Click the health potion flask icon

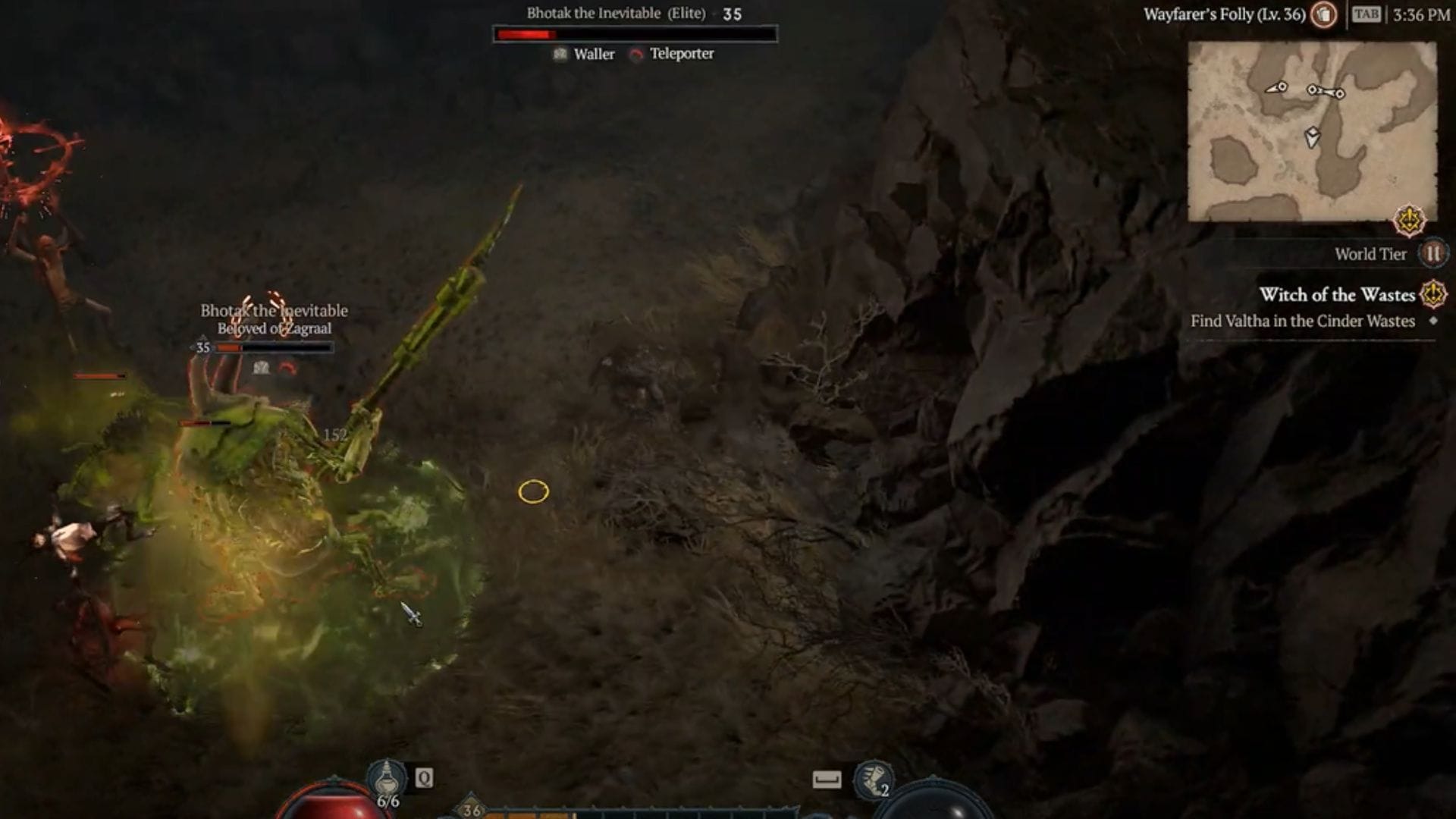pyautogui.click(x=387, y=777)
